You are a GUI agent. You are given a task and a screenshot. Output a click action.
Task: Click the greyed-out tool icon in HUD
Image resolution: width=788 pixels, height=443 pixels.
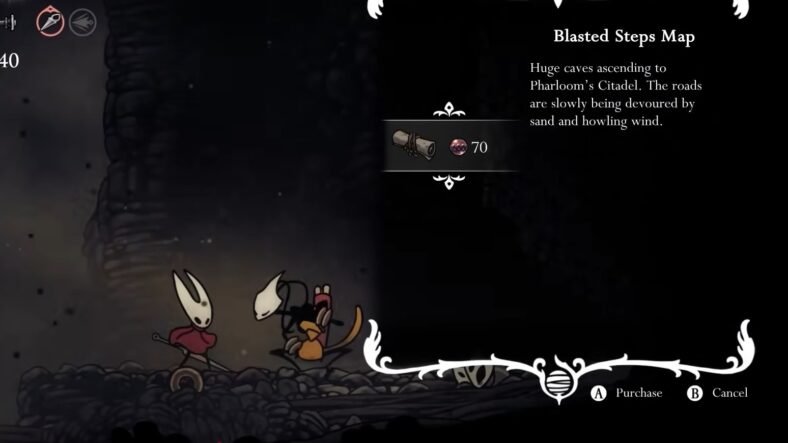[x=82, y=21]
